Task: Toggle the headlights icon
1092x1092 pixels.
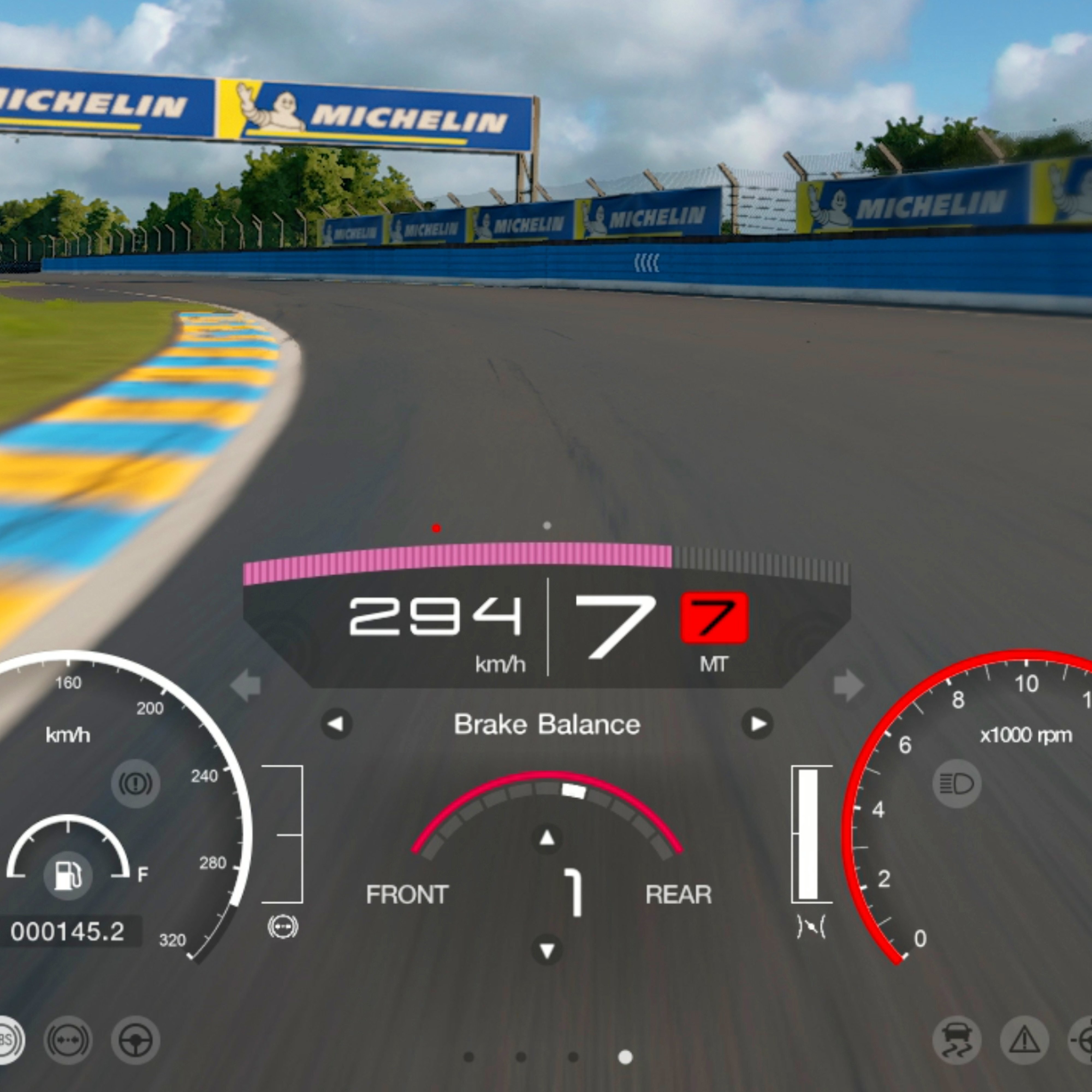Action: coord(956,784)
